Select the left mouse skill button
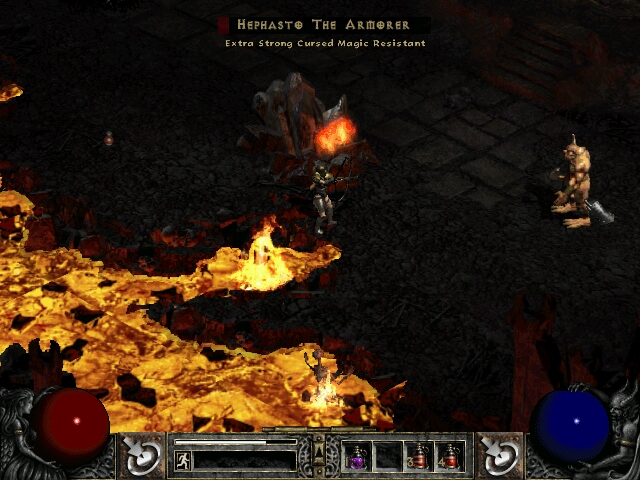 pyautogui.click(x=143, y=454)
